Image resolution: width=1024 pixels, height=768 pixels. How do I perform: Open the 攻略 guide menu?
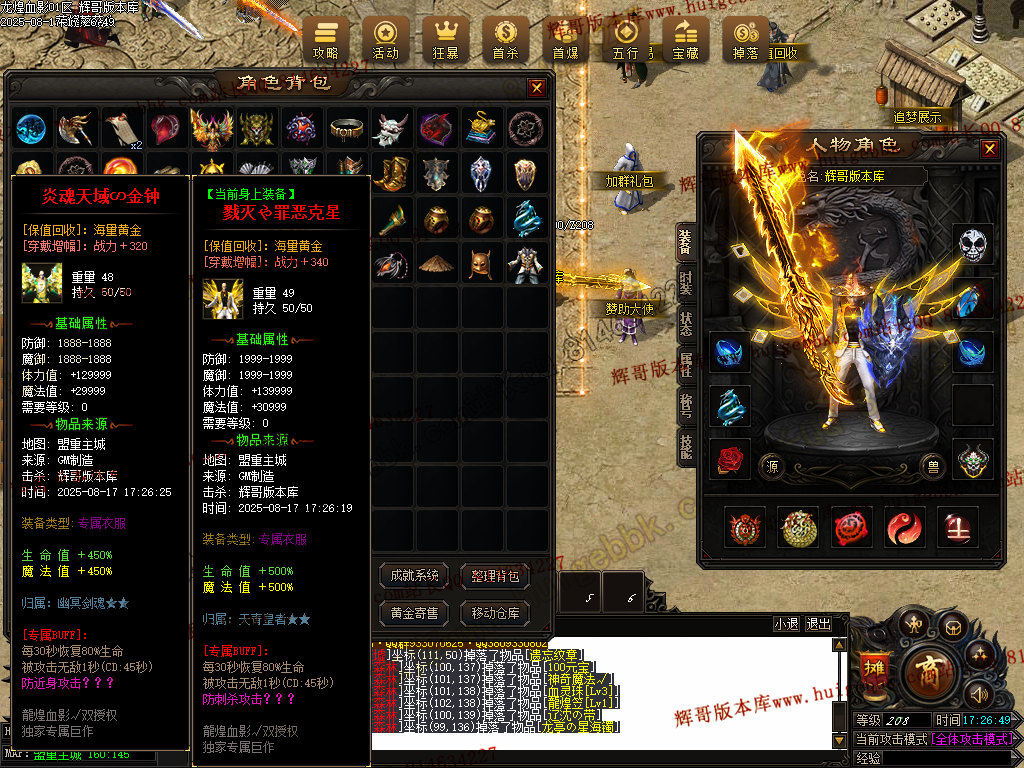325,41
